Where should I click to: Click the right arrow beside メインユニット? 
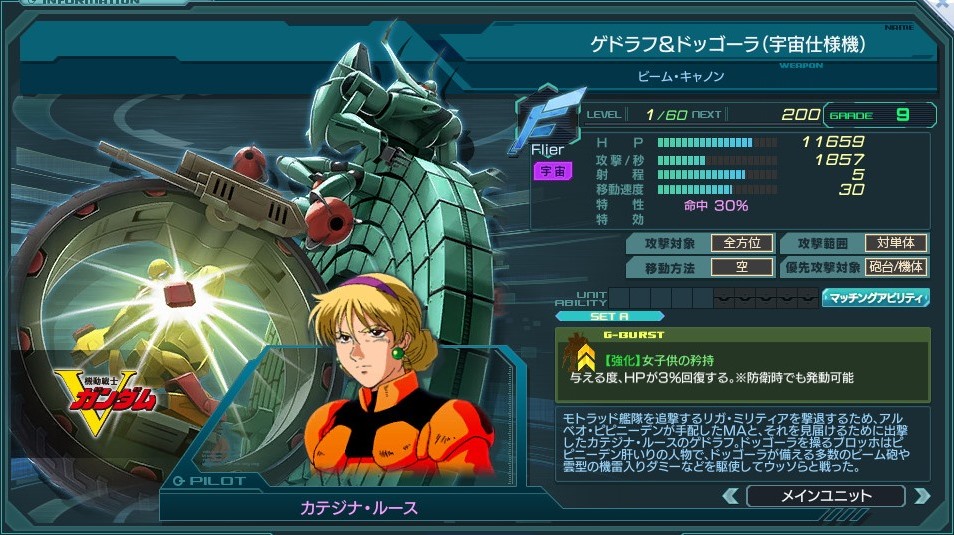pos(921,496)
